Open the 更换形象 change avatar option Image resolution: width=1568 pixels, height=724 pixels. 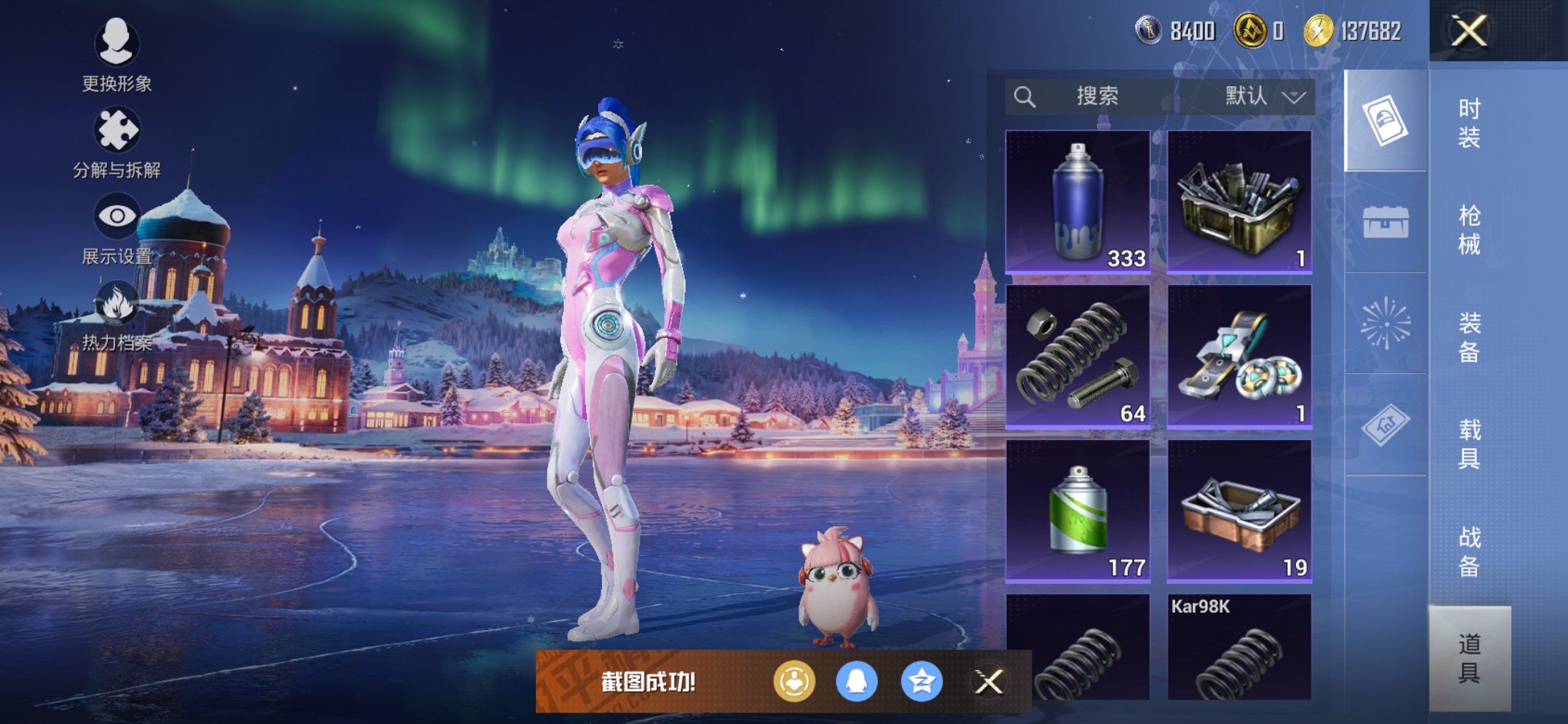pos(117,55)
